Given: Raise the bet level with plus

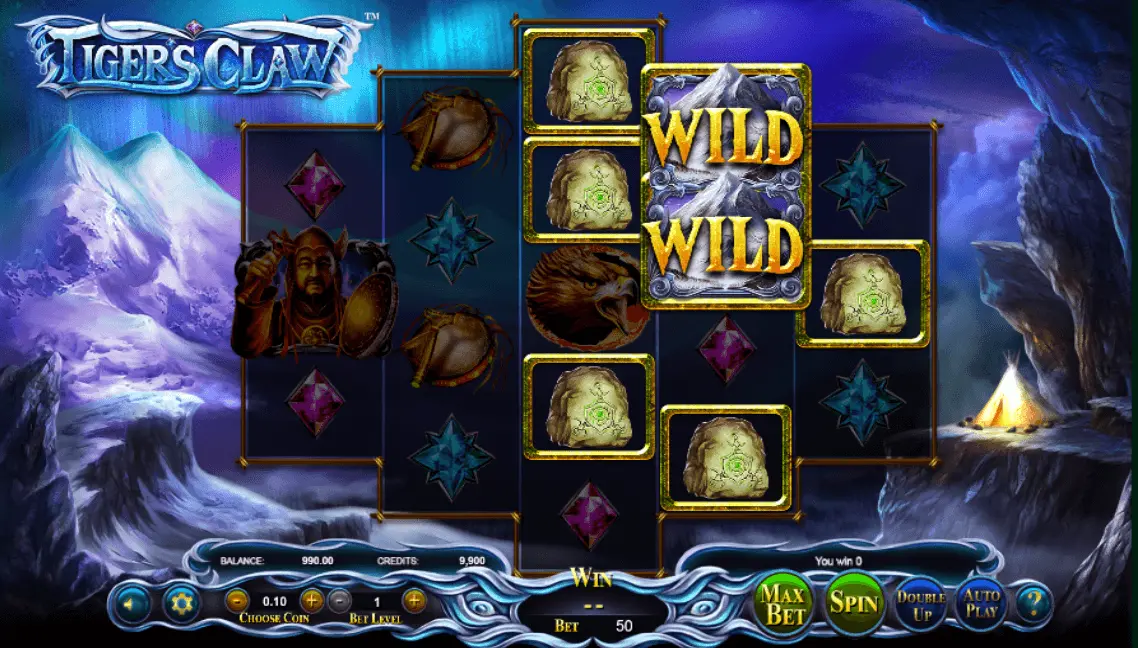Looking at the screenshot, I should (x=414, y=601).
